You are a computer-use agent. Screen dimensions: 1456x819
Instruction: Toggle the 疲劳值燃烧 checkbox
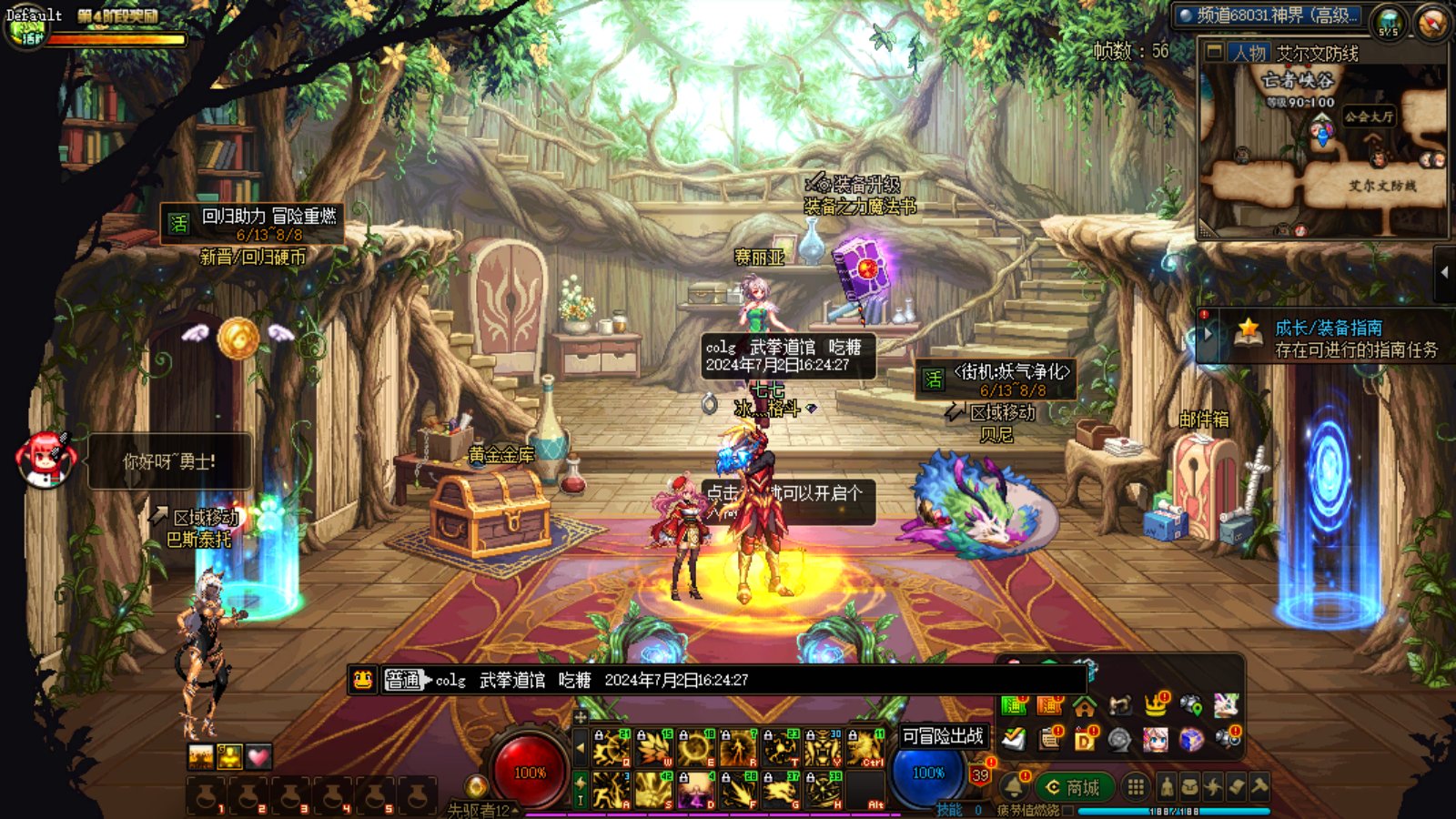coord(1067,810)
